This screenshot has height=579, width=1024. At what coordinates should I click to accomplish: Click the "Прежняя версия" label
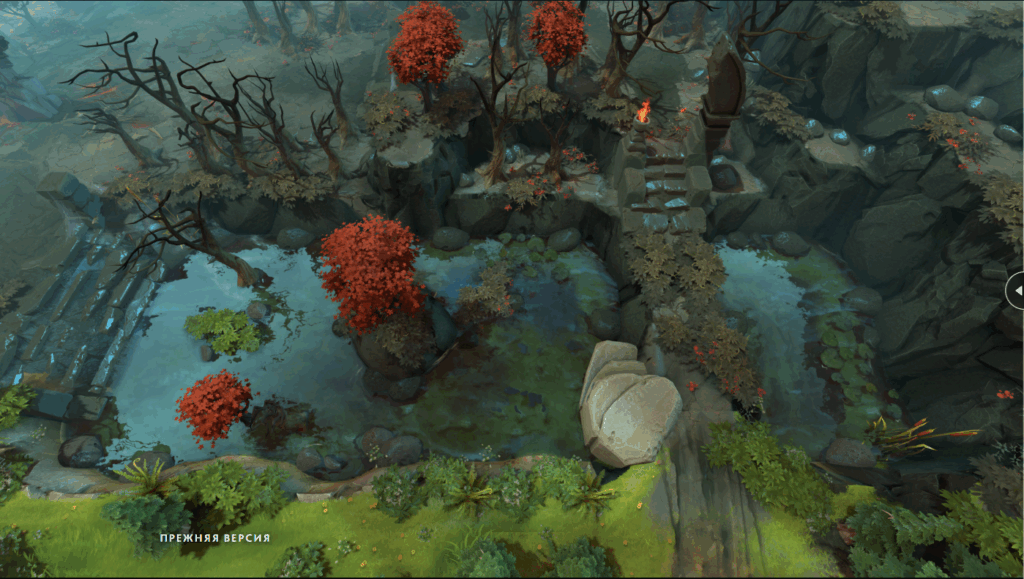215,538
